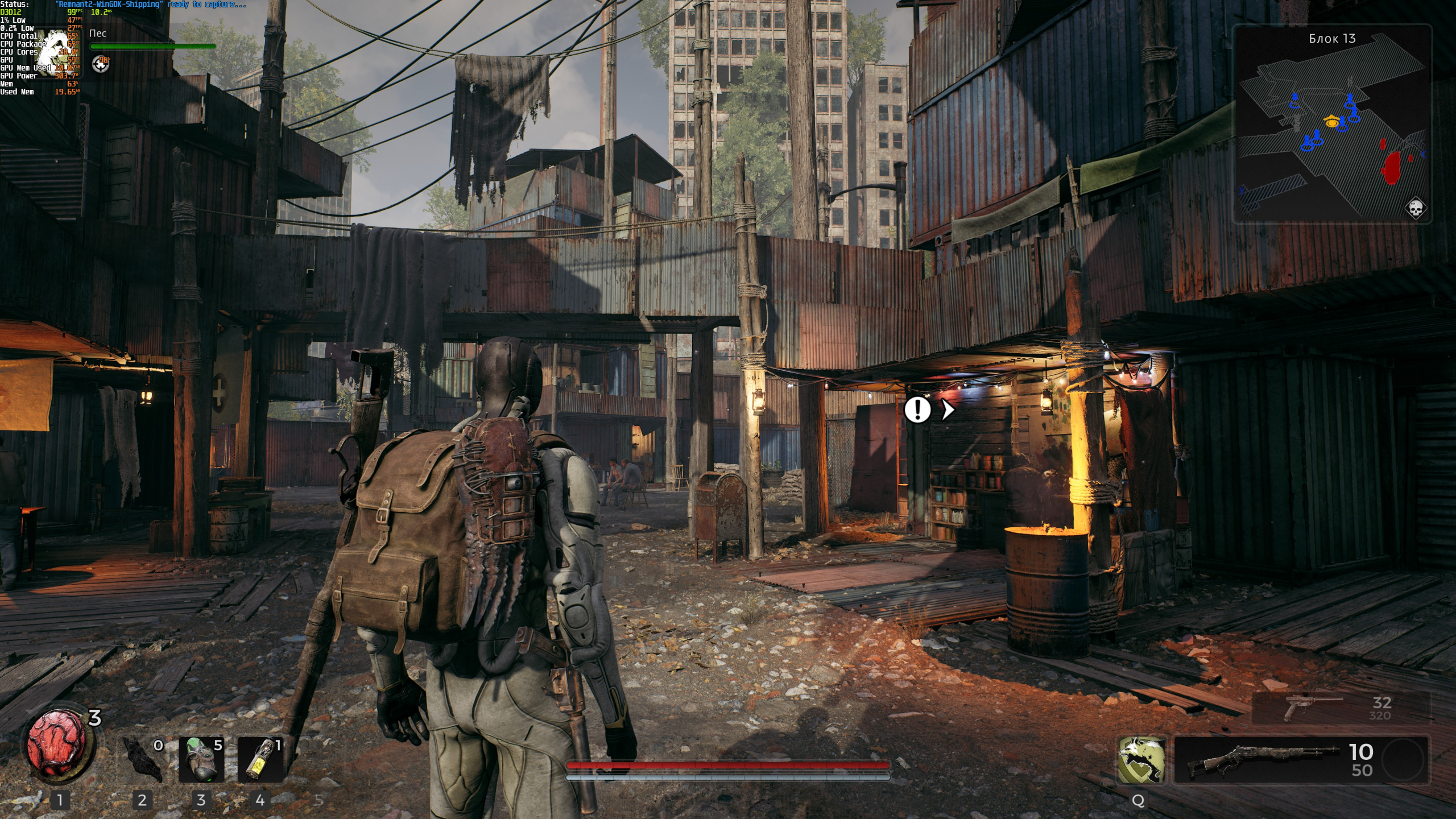This screenshot has height=819, width=1456.
Task: Click the yellow marker on the minimap
Action: click(x=1331, y=121)
